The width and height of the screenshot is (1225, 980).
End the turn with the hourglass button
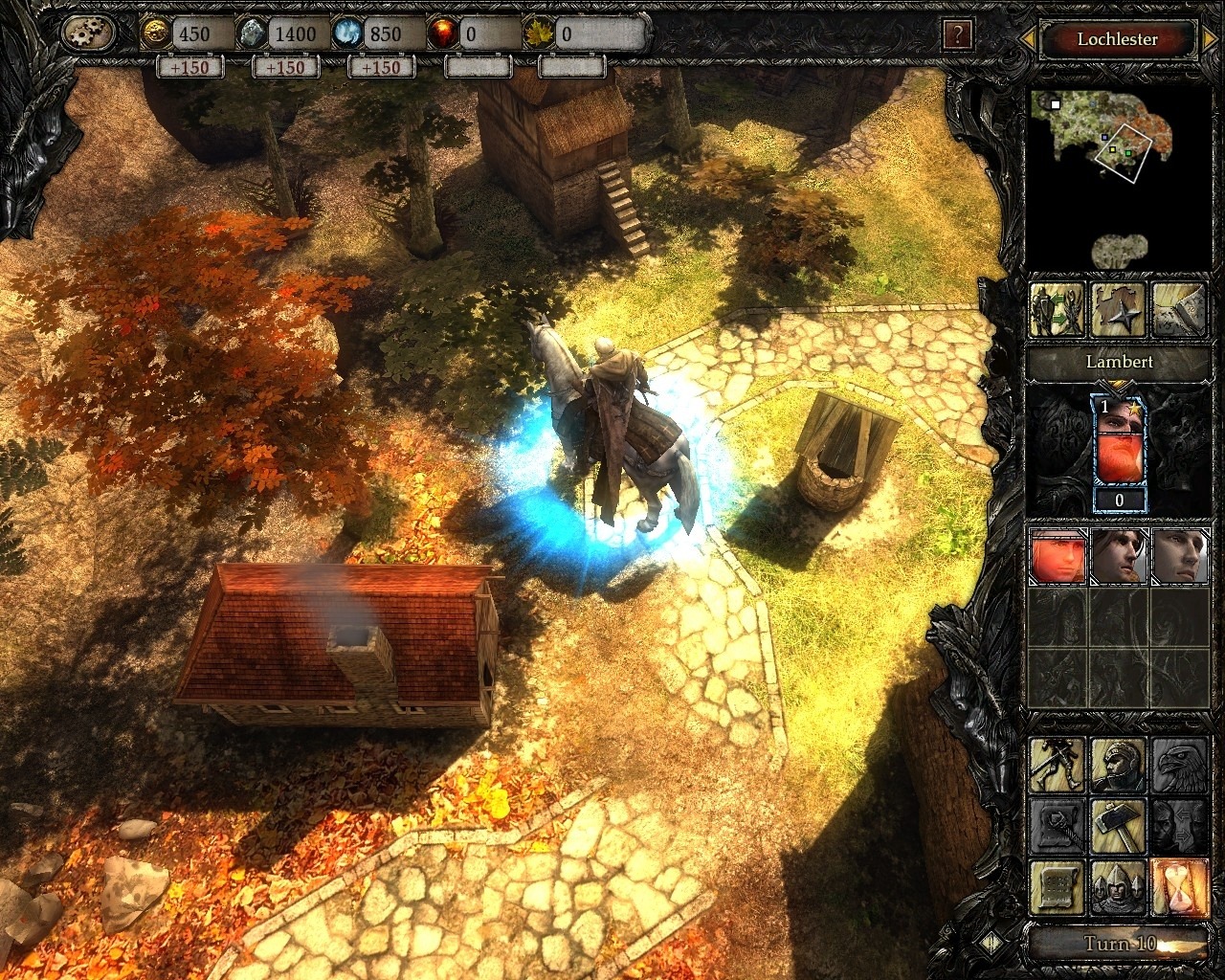1179,887
